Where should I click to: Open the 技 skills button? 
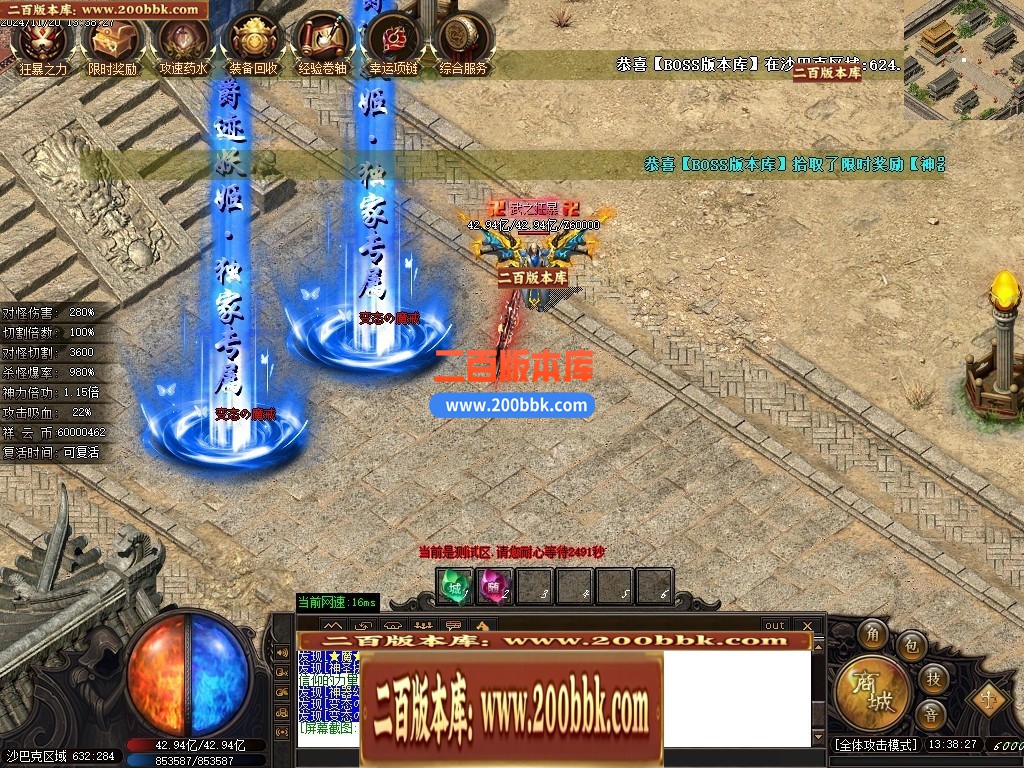[932, 678]
